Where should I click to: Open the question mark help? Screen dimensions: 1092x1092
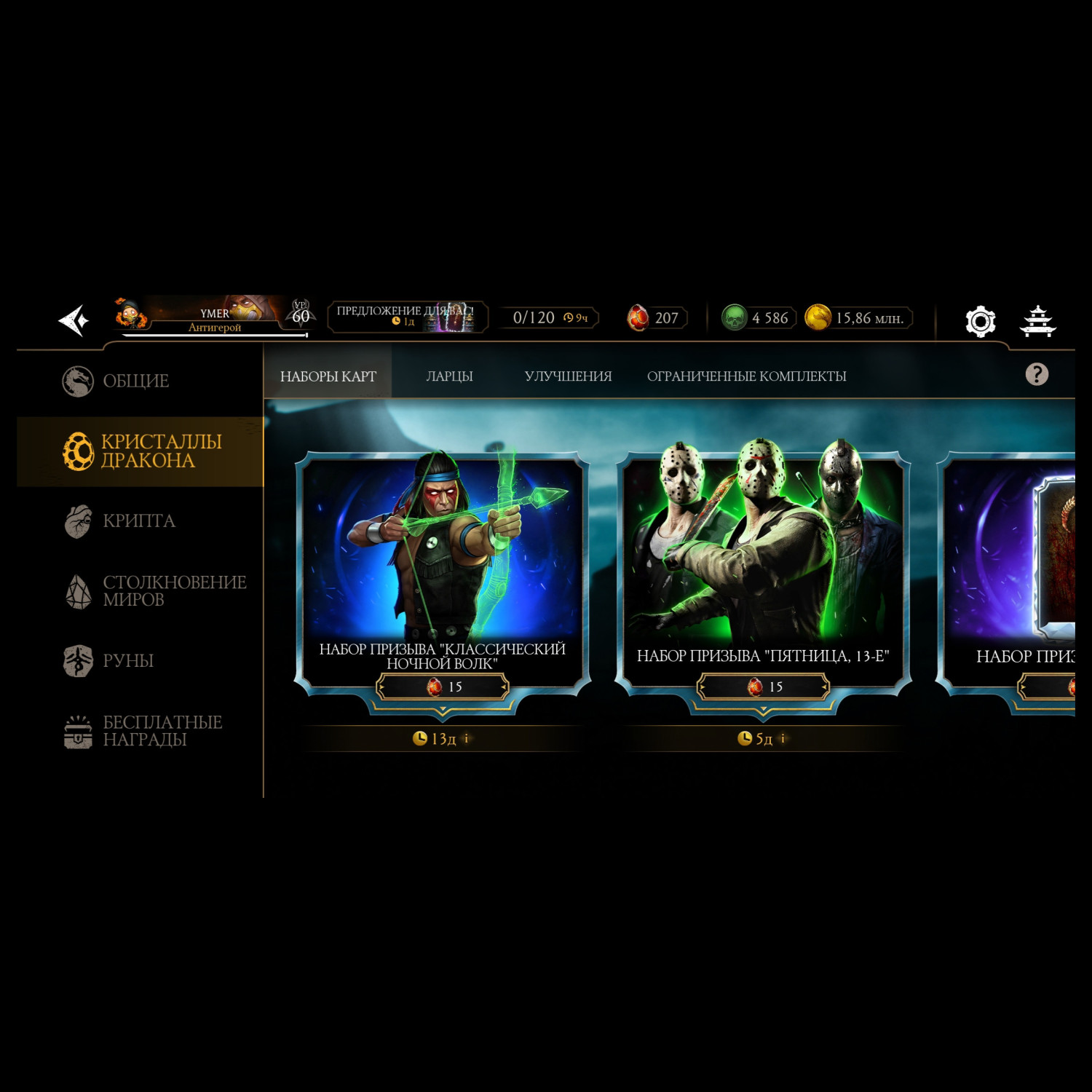(x=1037, y=374)
